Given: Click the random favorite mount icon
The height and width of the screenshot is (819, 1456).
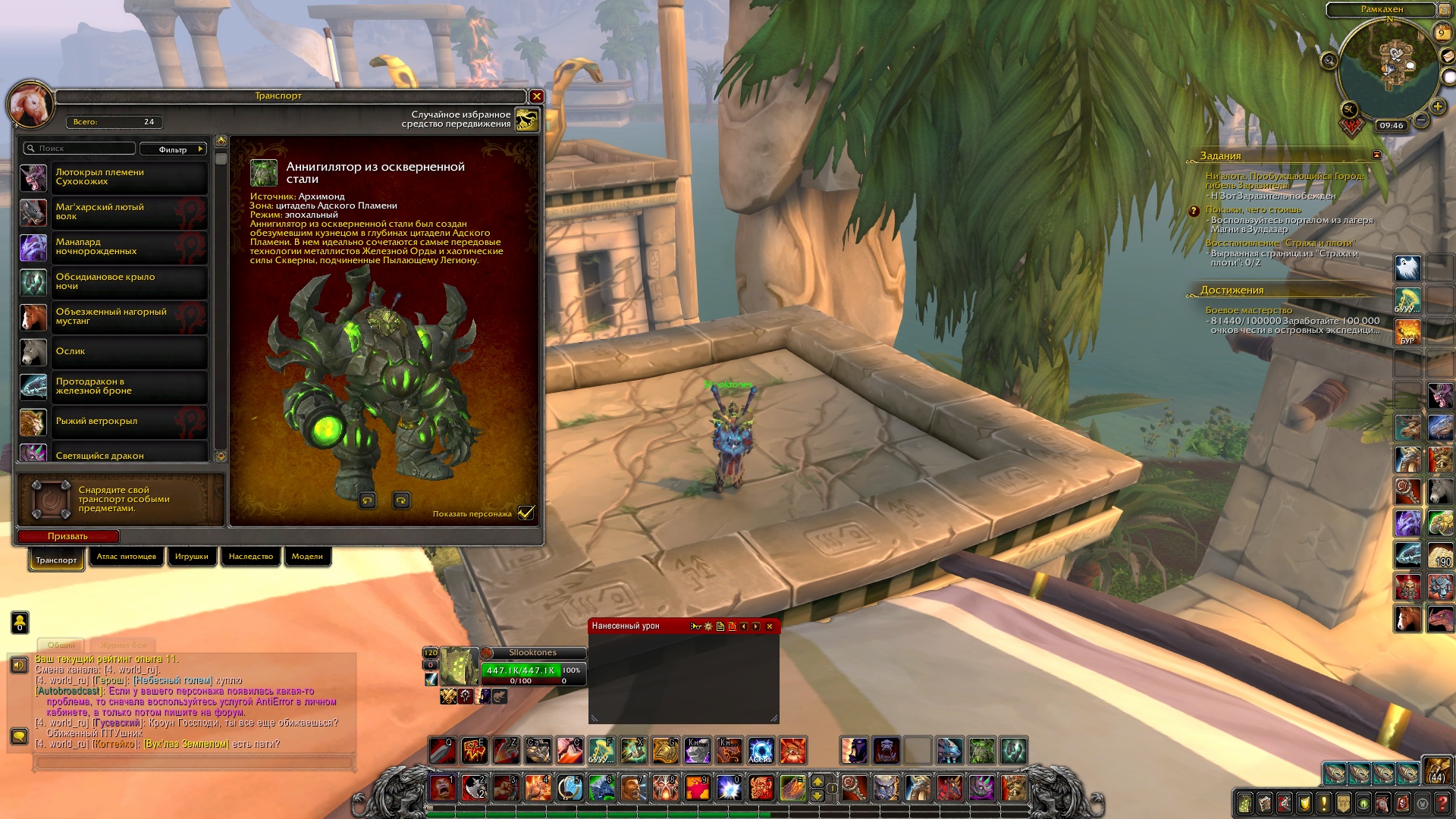Looking at the screenshot, I should point(526,119).
